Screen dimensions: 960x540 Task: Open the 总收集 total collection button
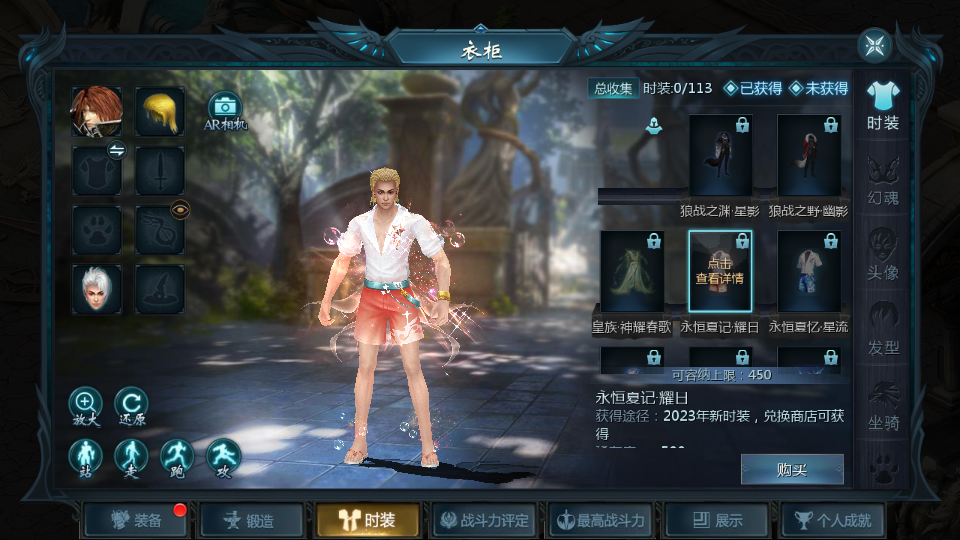[x=613, y=88]
